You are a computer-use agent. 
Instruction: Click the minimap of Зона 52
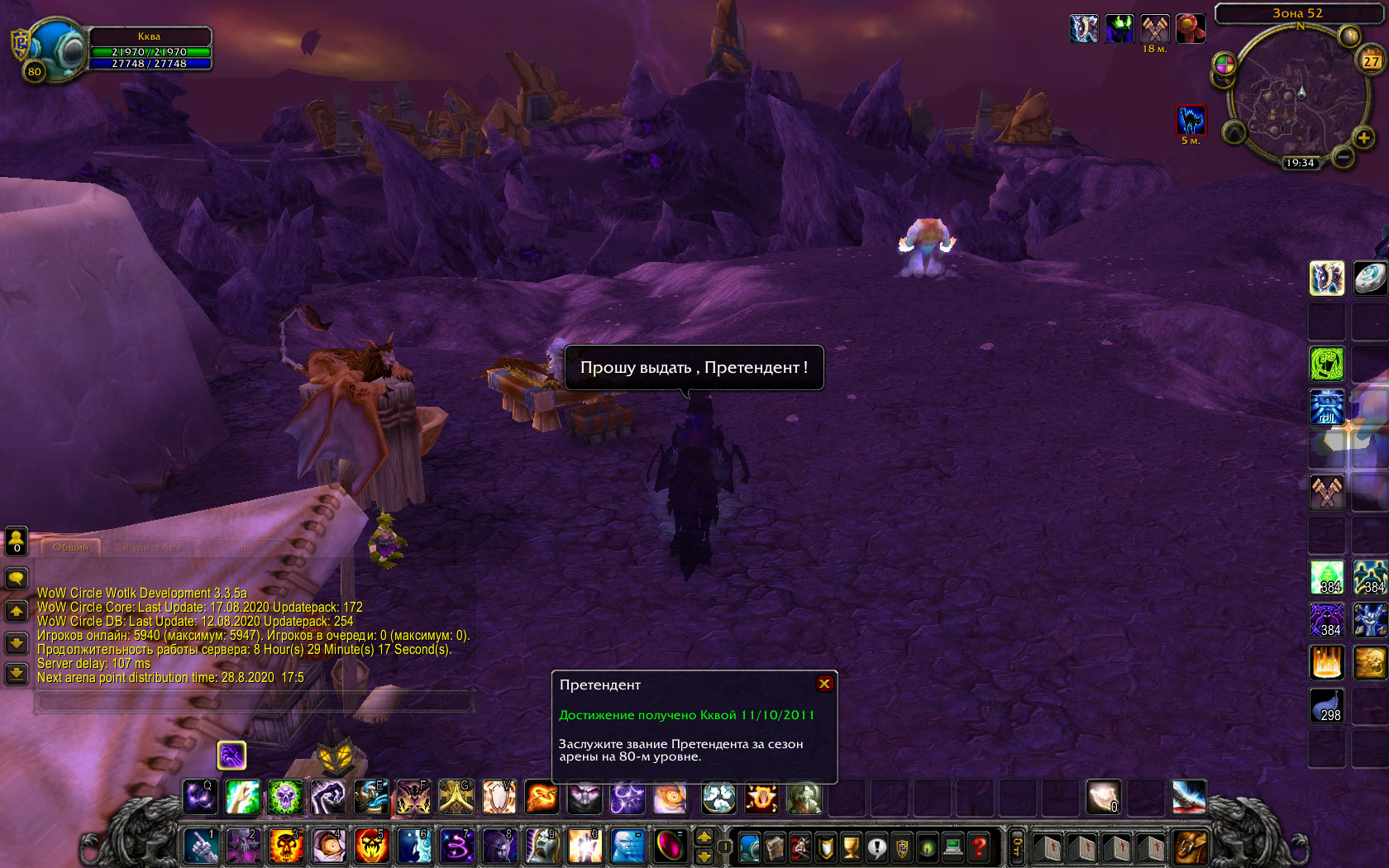(x=1294, y=95)
